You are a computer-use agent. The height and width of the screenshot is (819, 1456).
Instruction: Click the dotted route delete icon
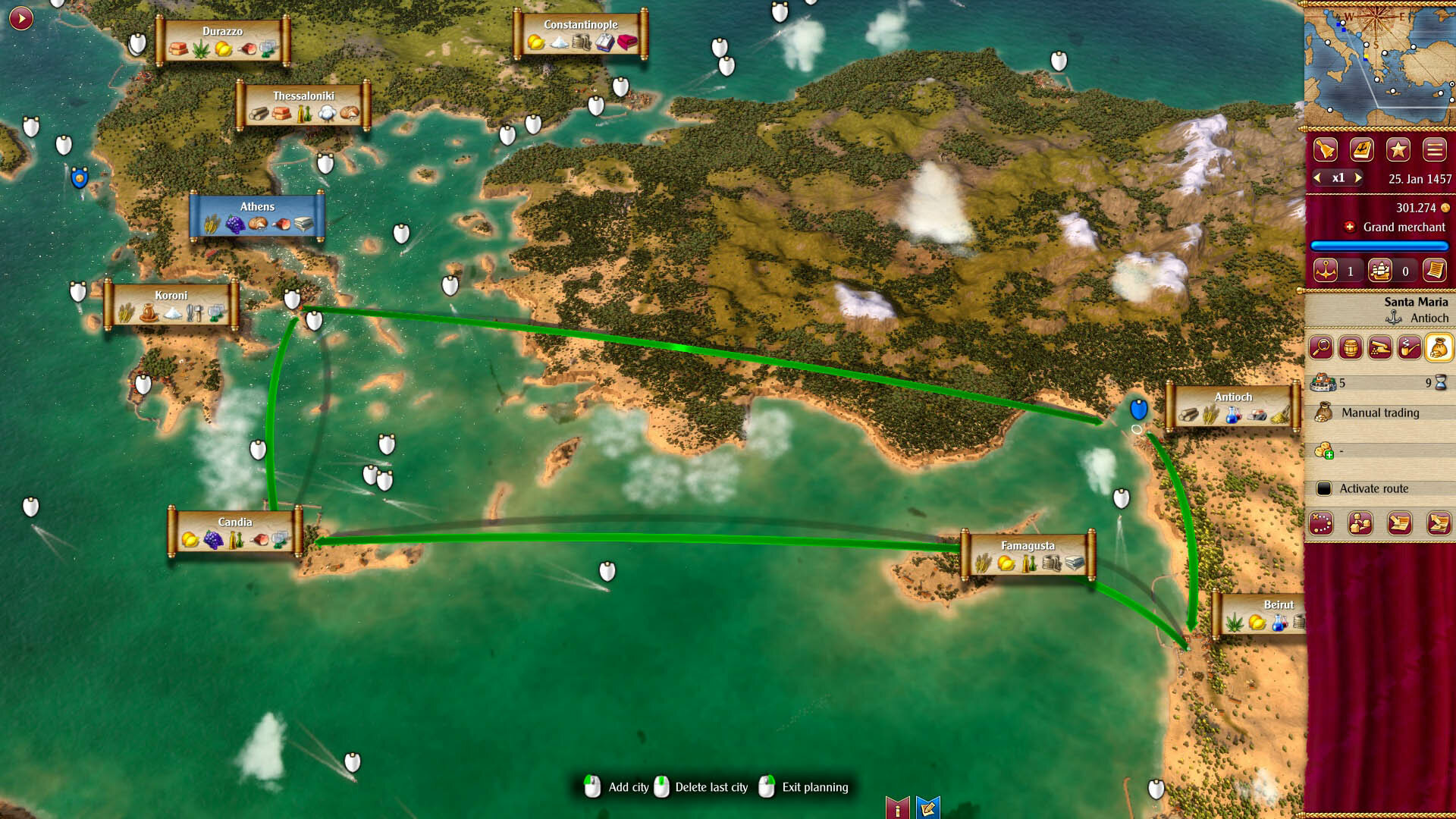coord(1321,523)
